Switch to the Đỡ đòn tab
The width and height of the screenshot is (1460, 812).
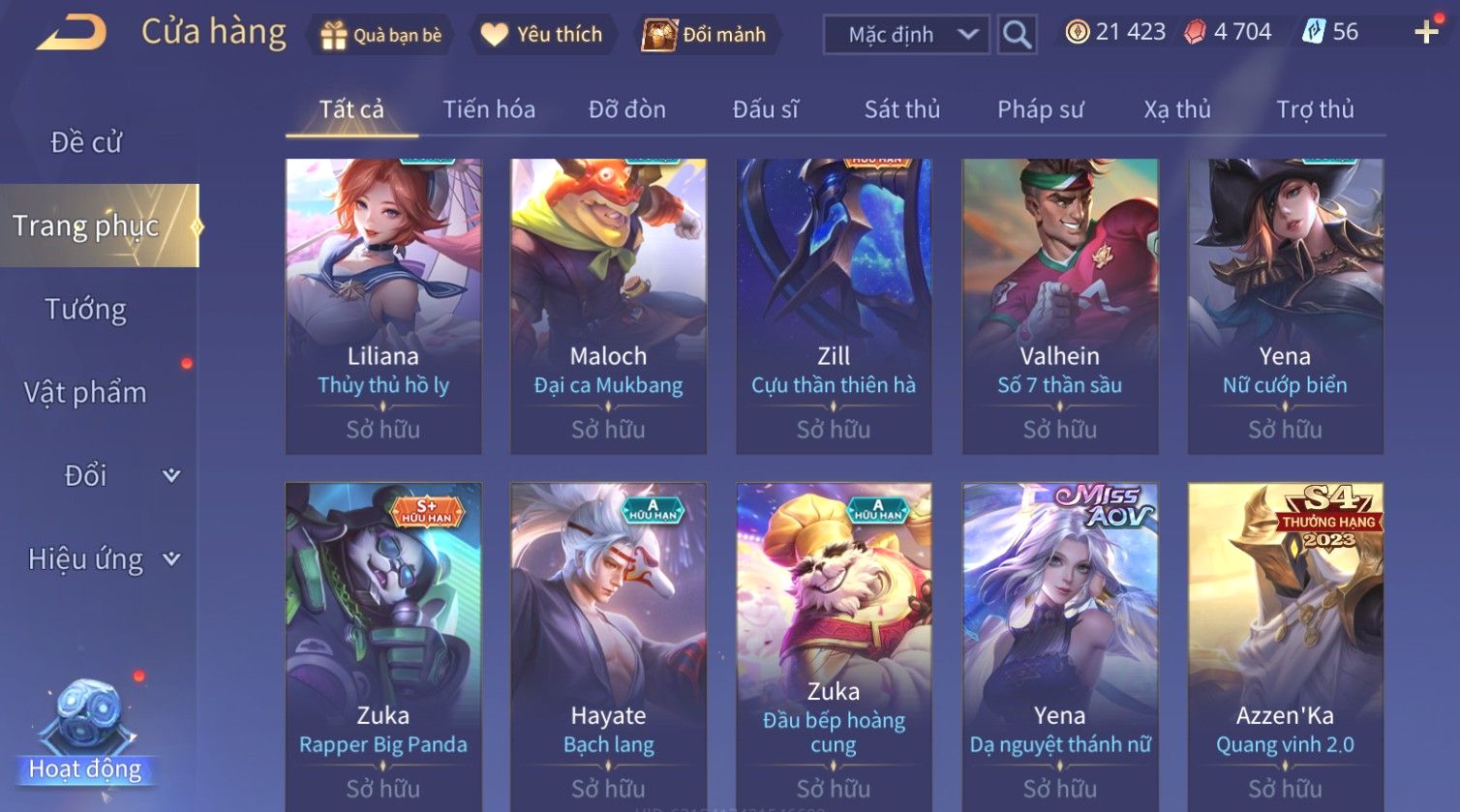pyautogui.click(x=626, y=109)
